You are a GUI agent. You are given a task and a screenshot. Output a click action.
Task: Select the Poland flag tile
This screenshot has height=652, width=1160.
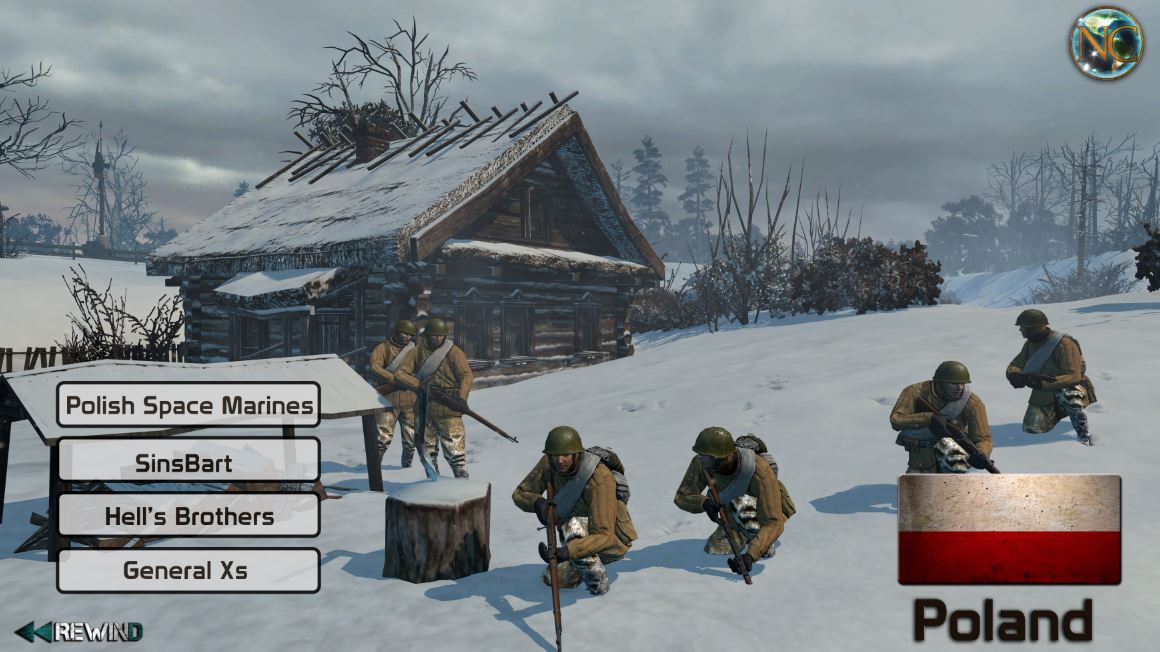click(1009, 529)
